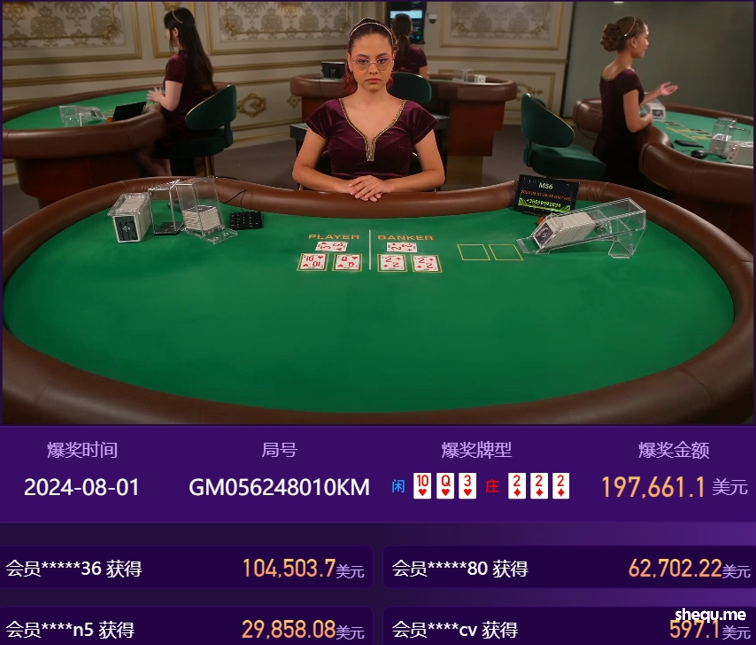Viewport: 756px width, 645px height.
Task: Open winner row for member ****n5
Action: tap(186, 629)
